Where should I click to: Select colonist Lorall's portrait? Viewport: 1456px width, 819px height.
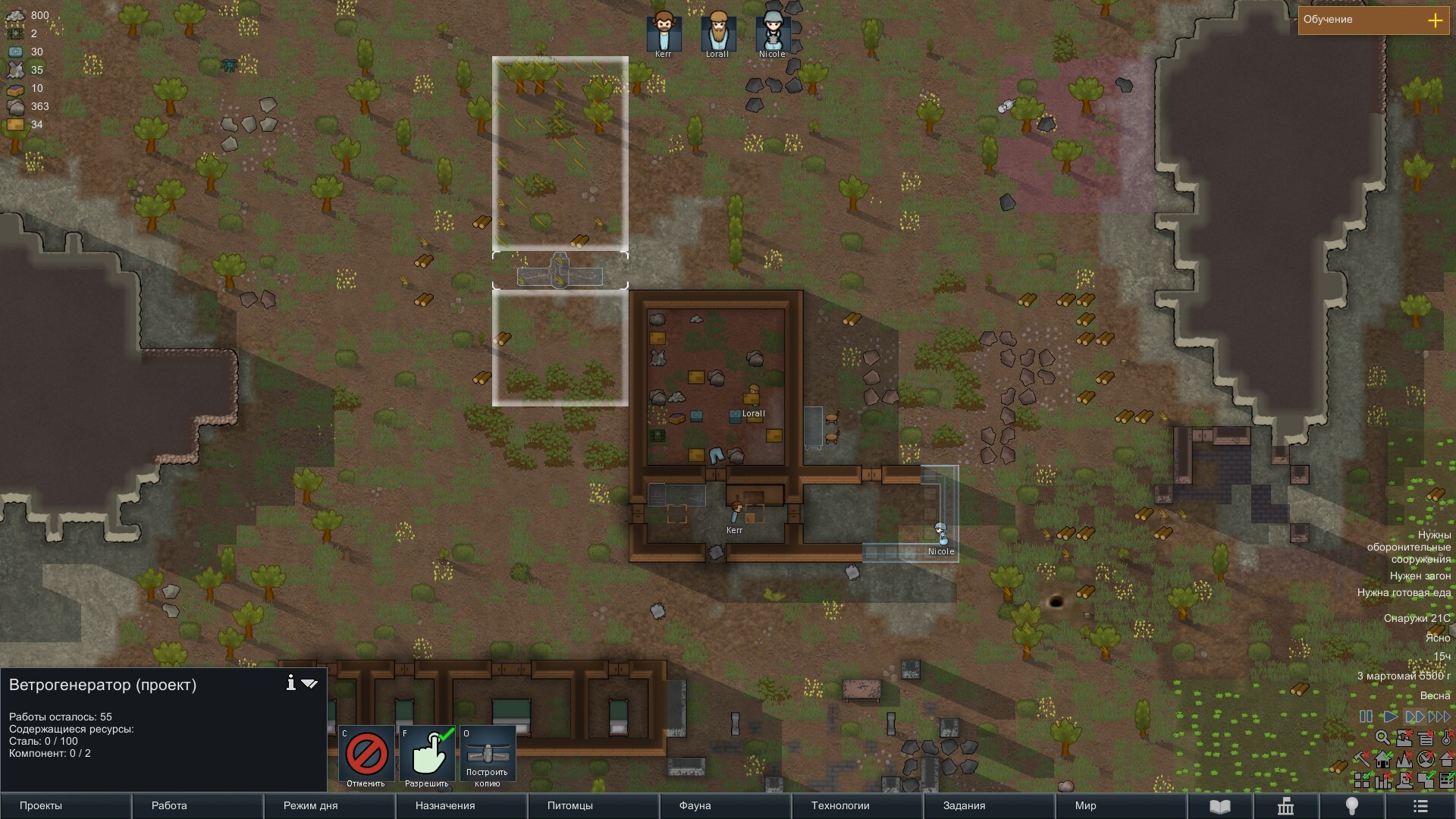click(717, 33)
